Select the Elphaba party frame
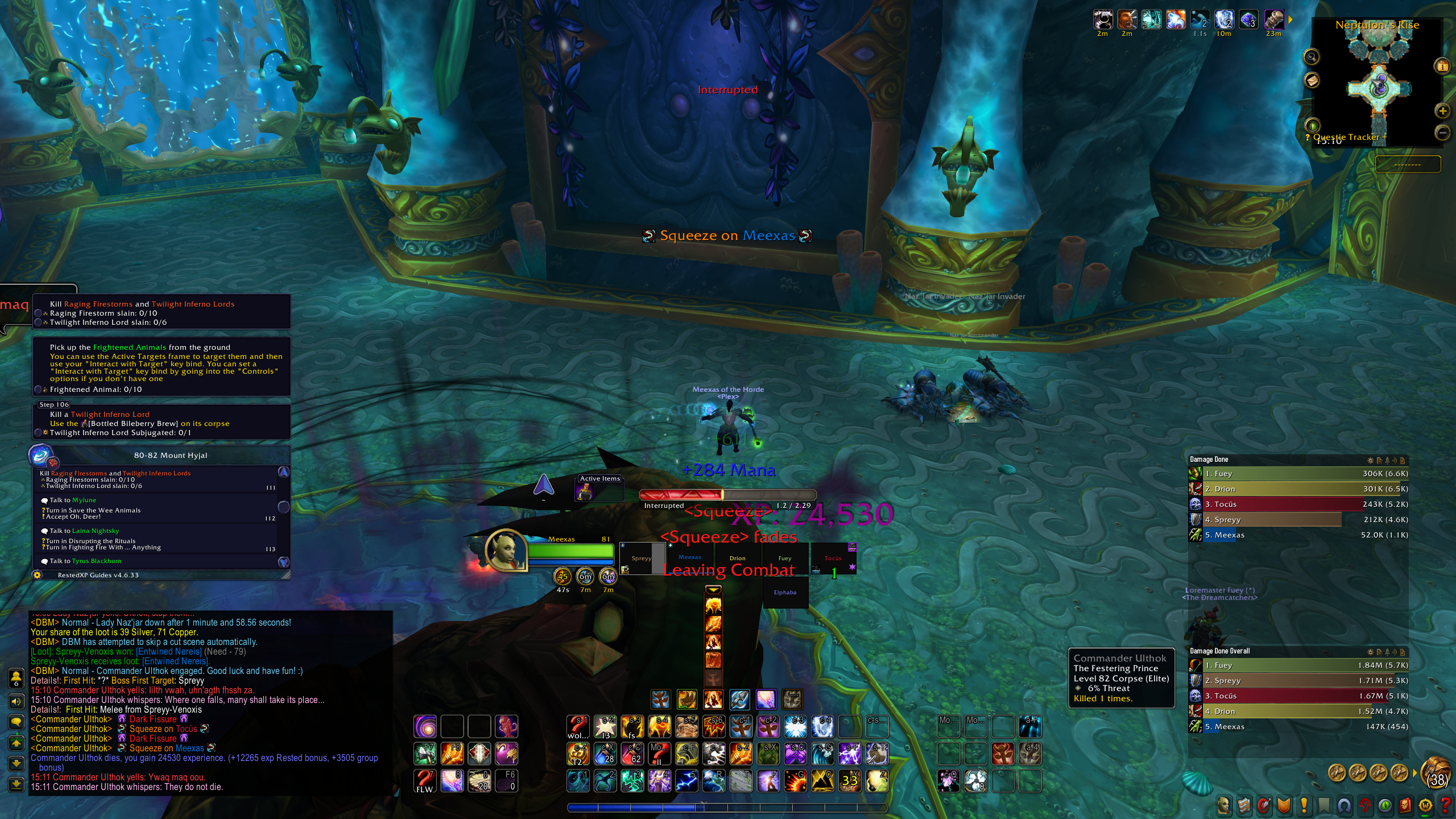 pyautogui.click(x=785, y=593)
